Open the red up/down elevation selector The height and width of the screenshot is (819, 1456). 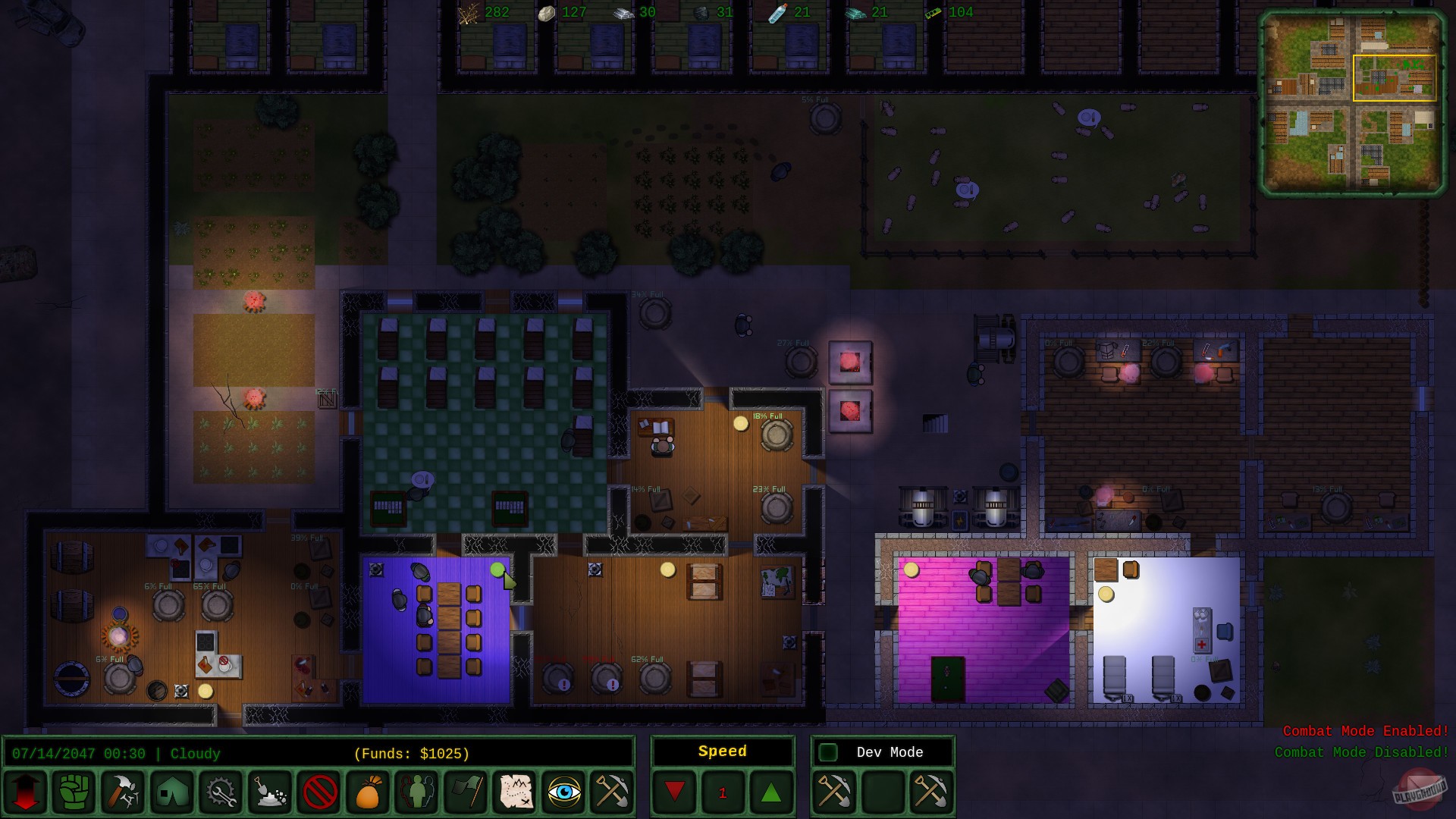click(x=25, y=792)
